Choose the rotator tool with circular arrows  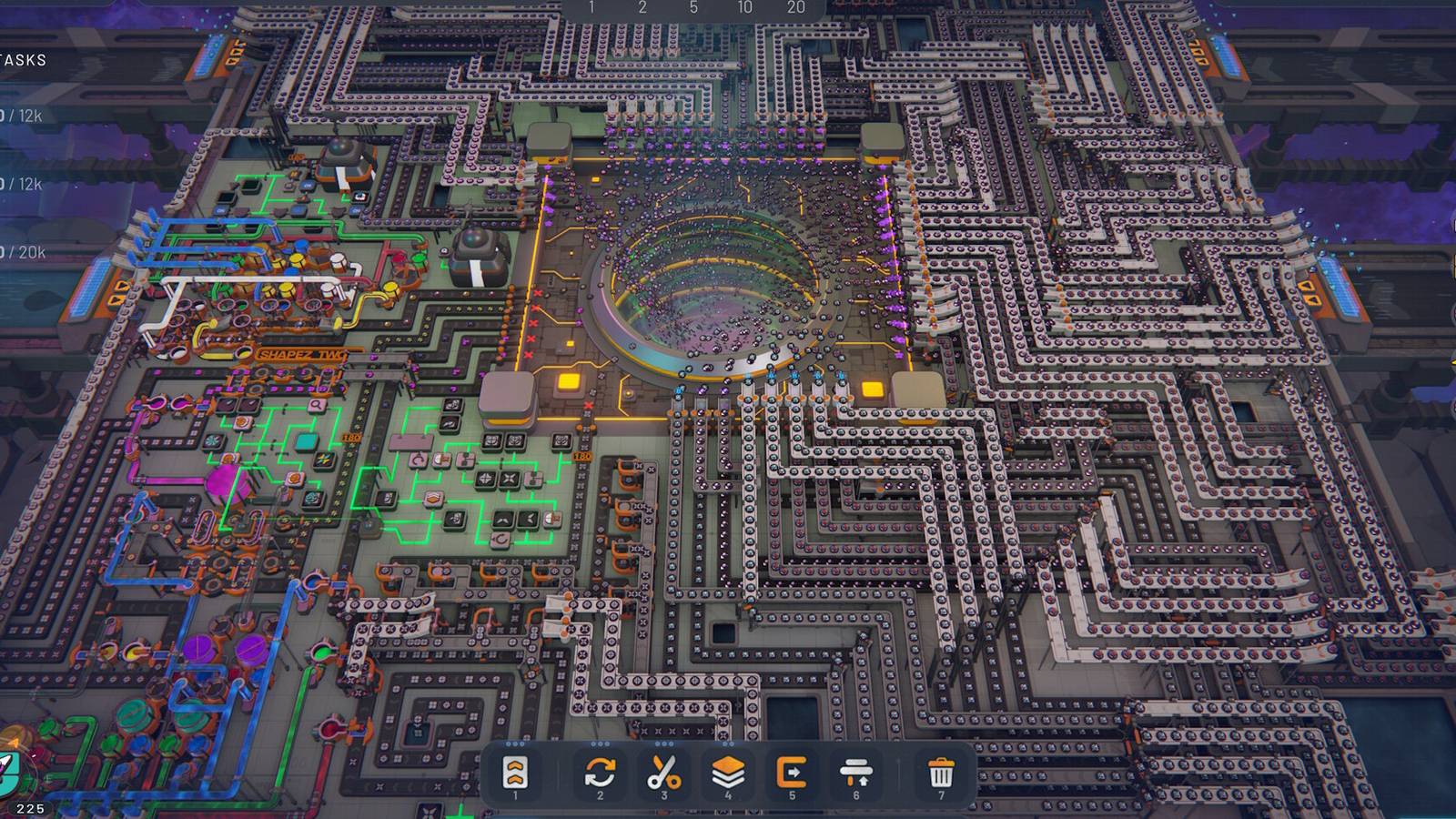[600, 773]
